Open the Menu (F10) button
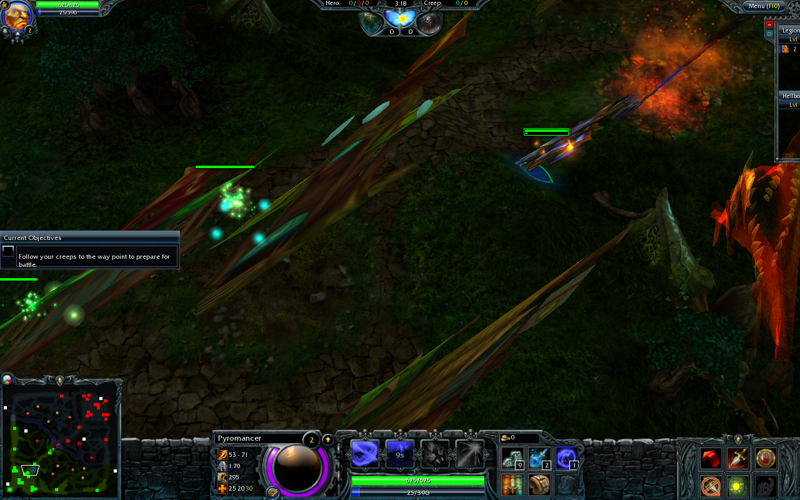The height and width of the screenshot is (500, 800). tap(766, 6)
